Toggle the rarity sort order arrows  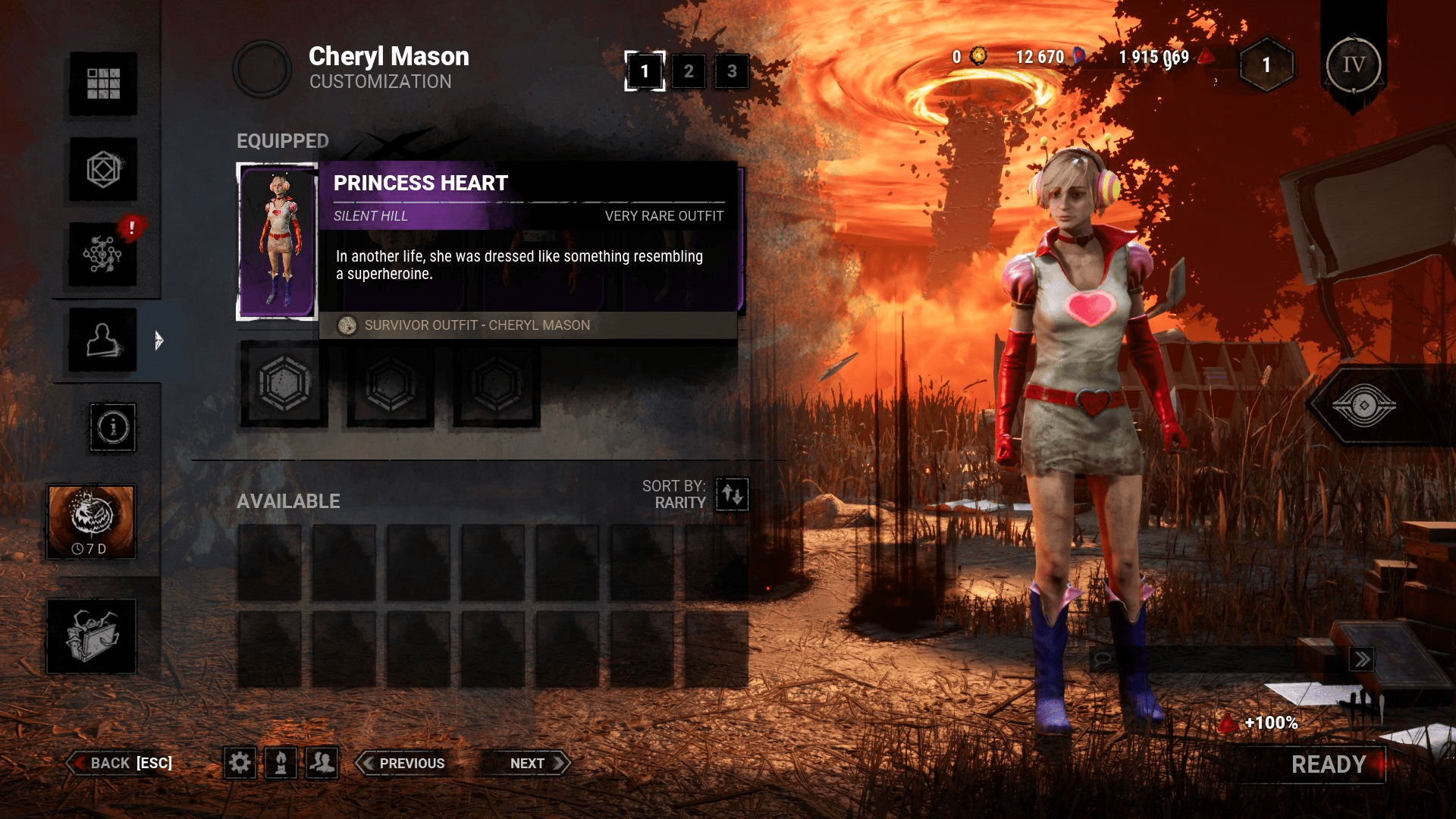[730, 494]
